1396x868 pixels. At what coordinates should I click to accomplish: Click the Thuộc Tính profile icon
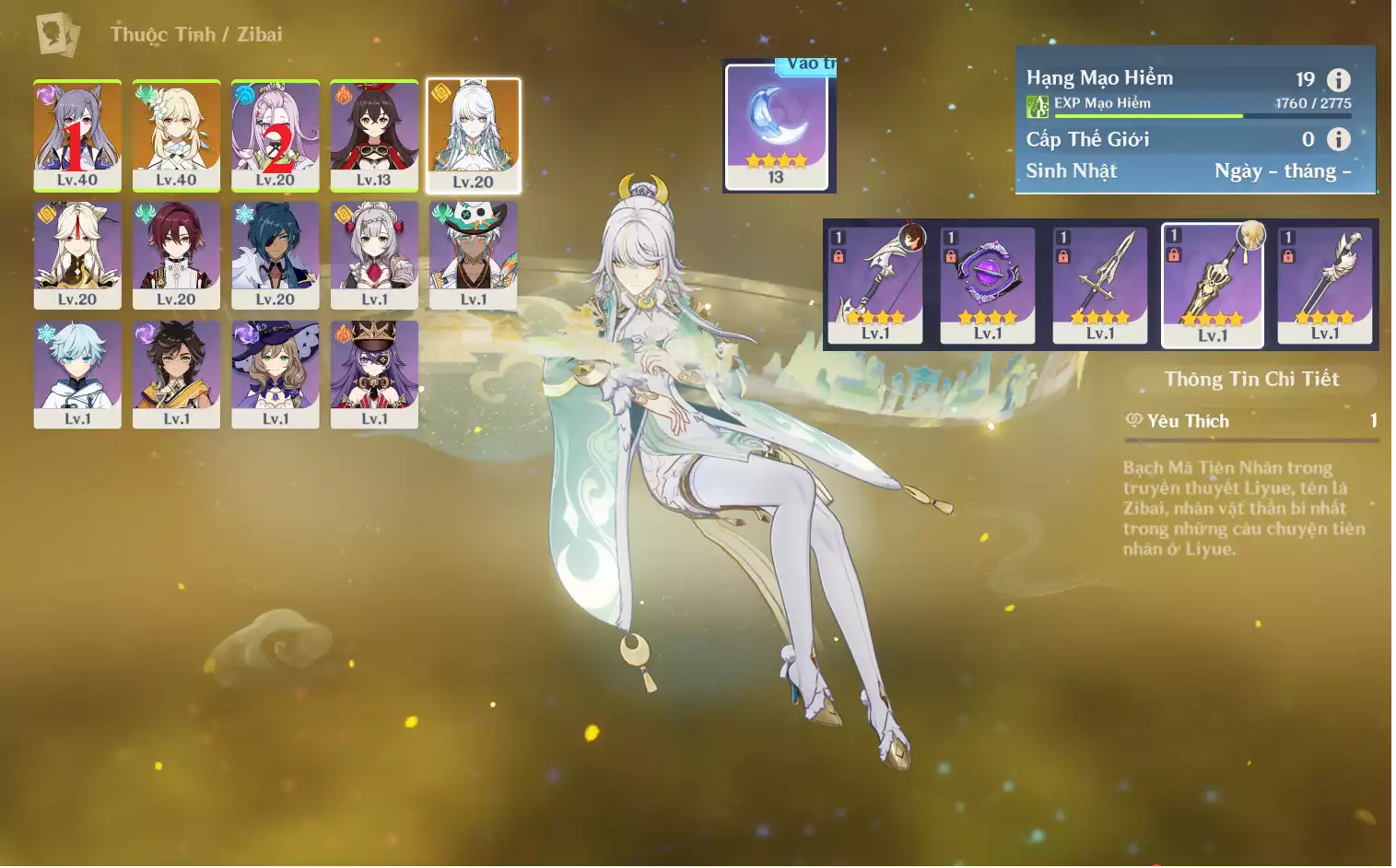click(x=58, y=35)
